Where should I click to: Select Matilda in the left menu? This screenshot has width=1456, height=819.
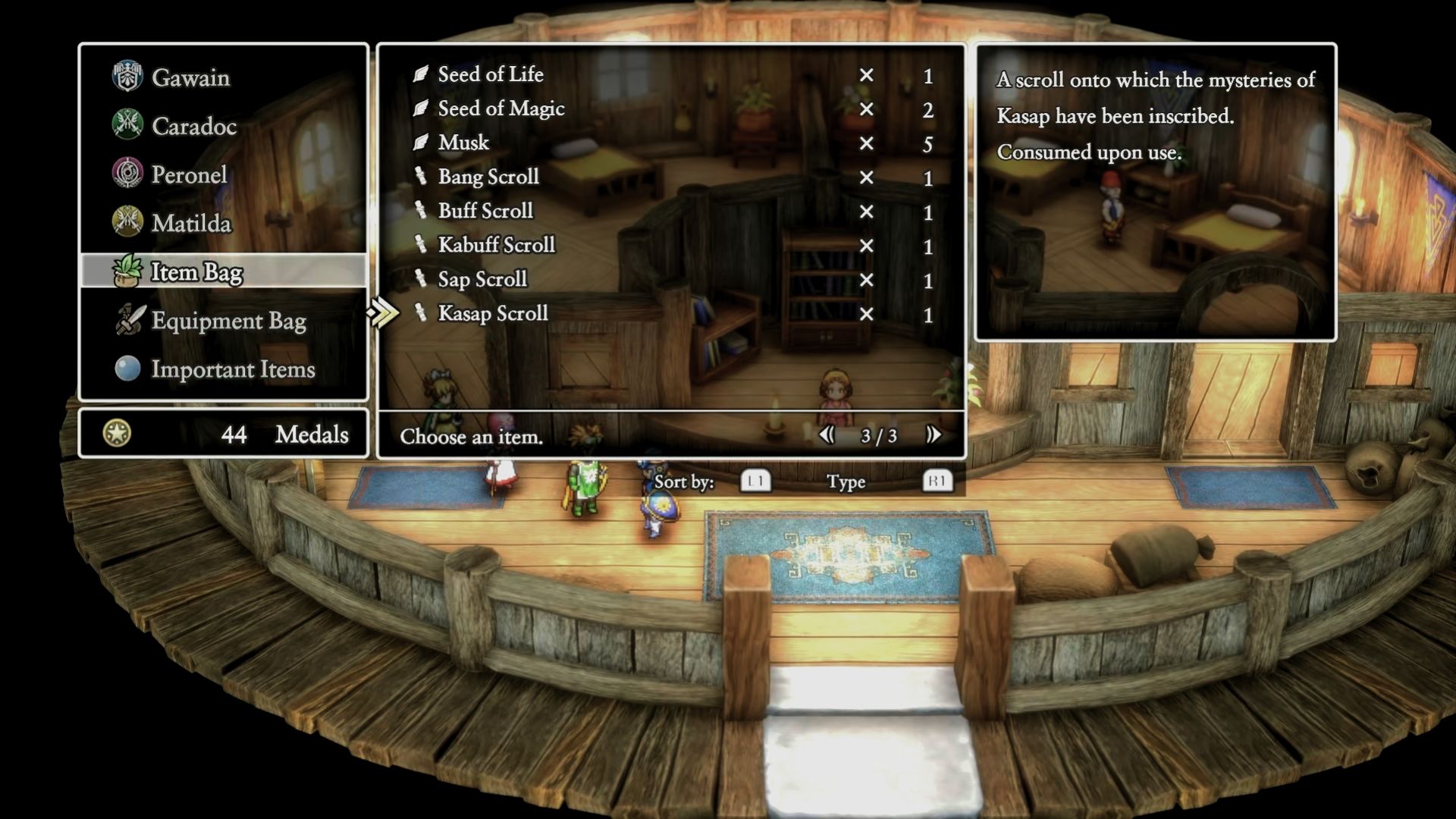click(x=191, y=223)
